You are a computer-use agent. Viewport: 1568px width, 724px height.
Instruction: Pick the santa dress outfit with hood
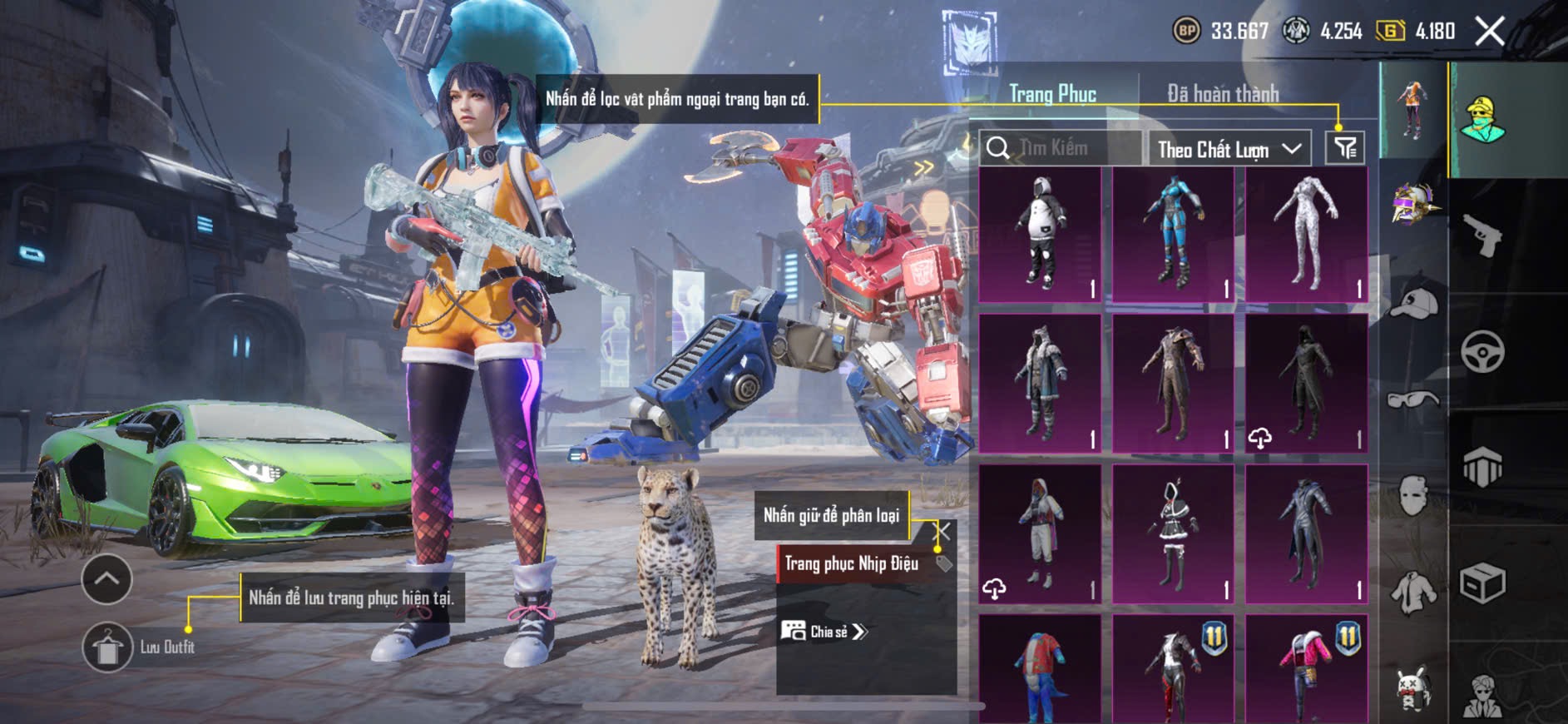[1173, 533]
